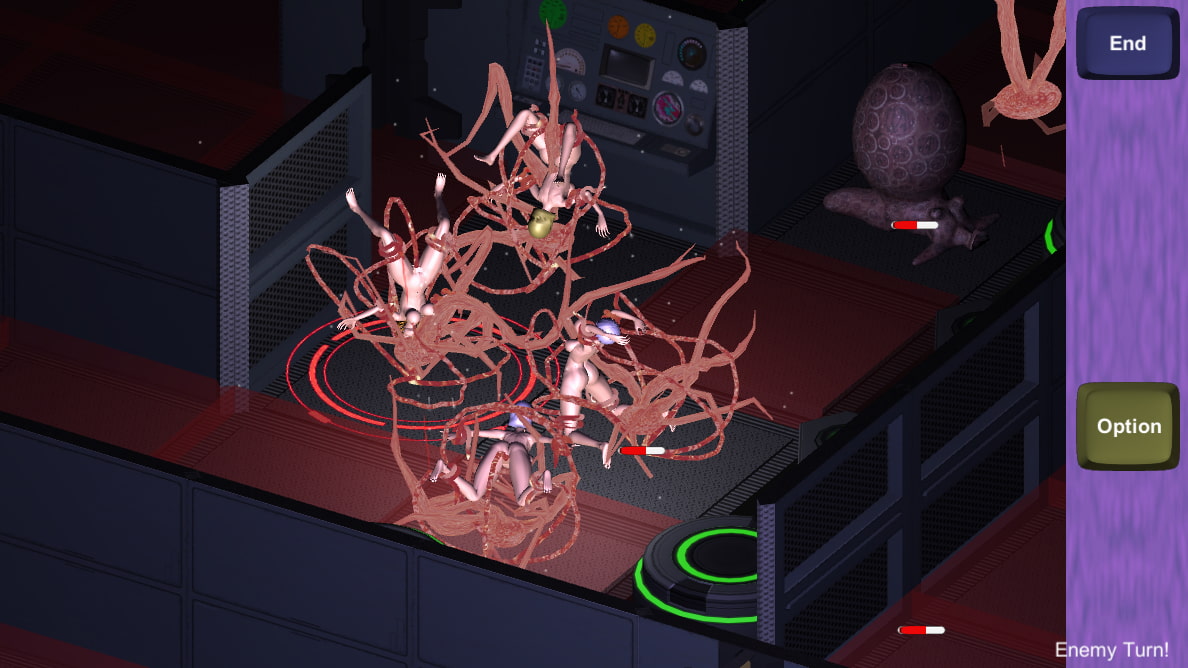Open the Option menu
This screenshot has height=668, width=1188.
click(x=1128, y=426)
